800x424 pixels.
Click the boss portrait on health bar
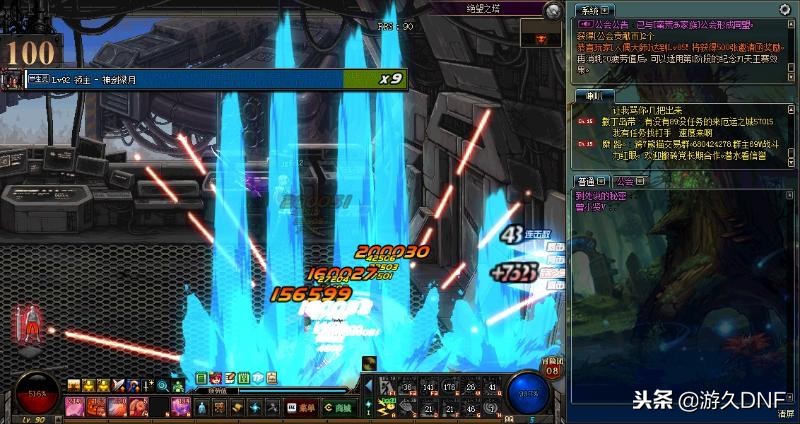tap(11, 79)
